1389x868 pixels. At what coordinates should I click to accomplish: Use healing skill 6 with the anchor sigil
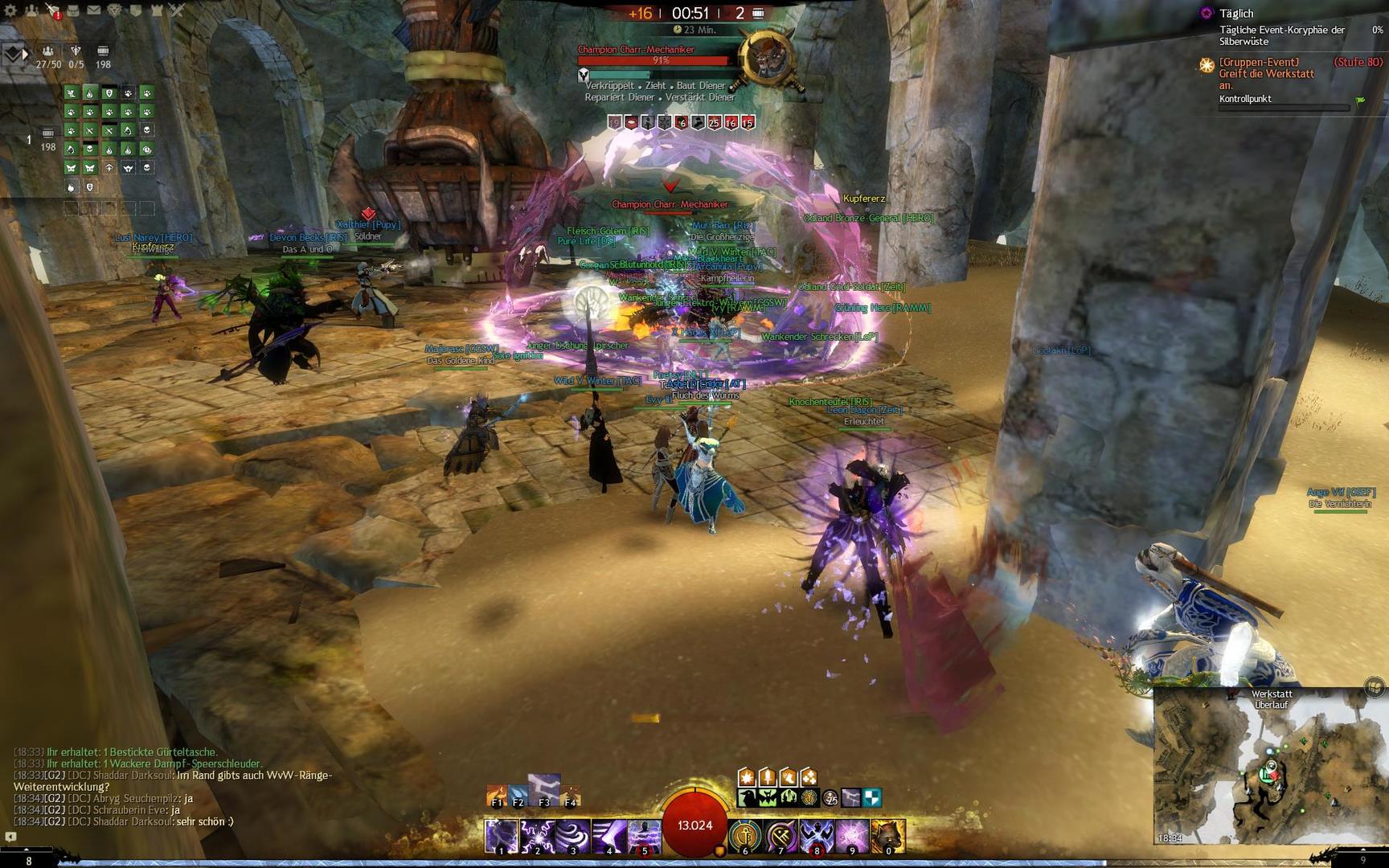pos(745,836)
